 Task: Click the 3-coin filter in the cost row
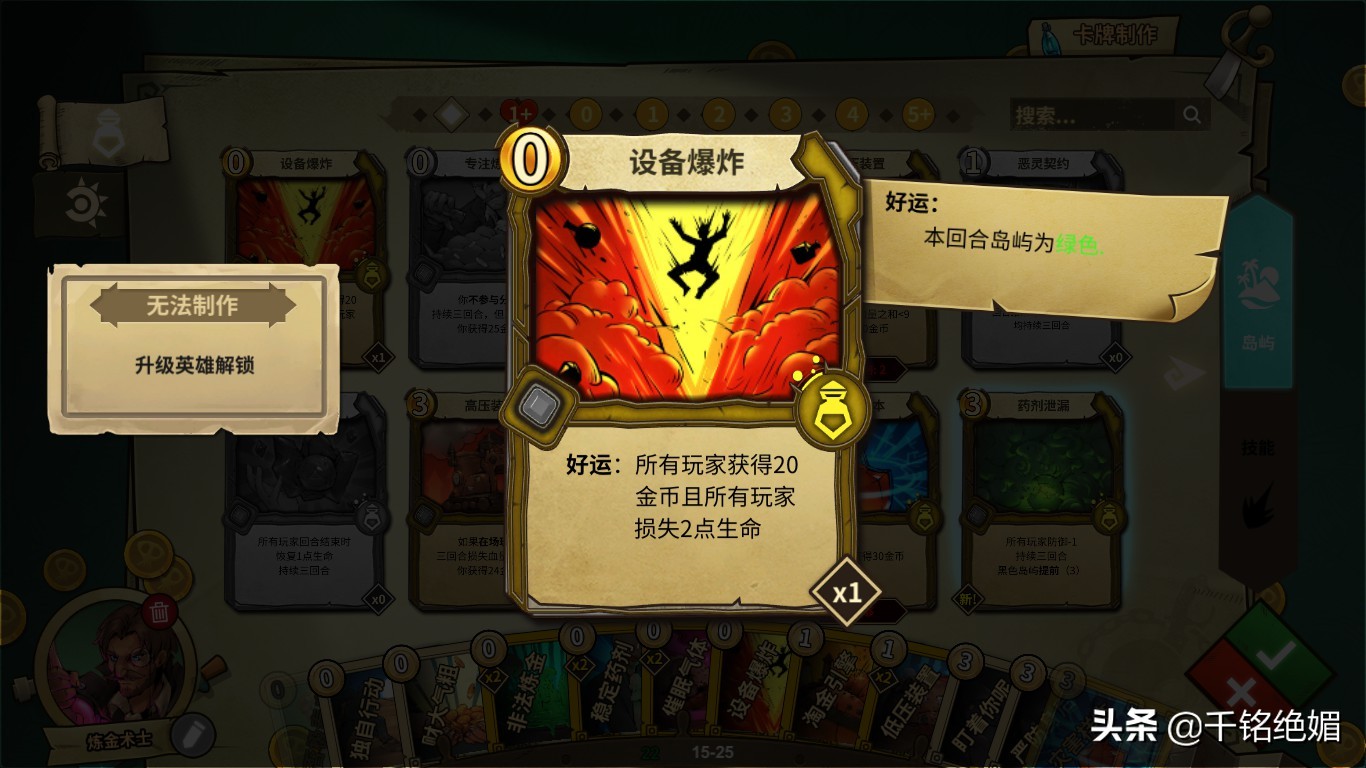tap(786, 113)
